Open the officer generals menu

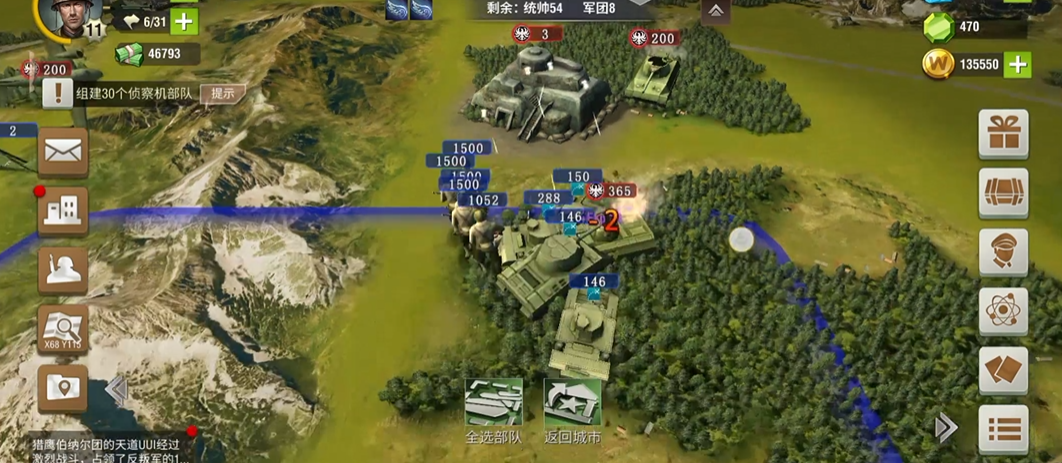click(x=1002, y=252)
